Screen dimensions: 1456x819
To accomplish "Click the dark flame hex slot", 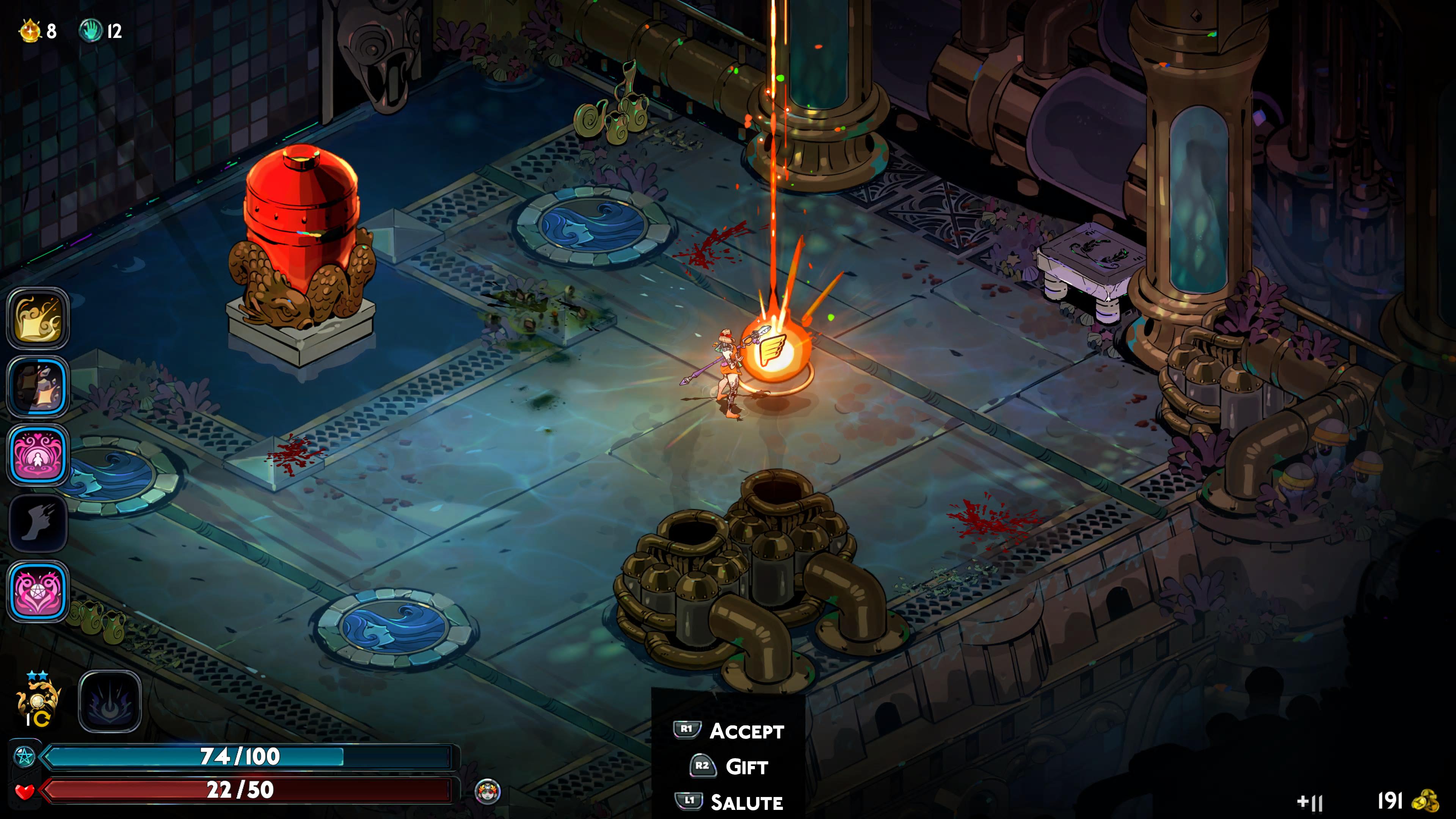I will pyautogui.click(x=110, y=701).
